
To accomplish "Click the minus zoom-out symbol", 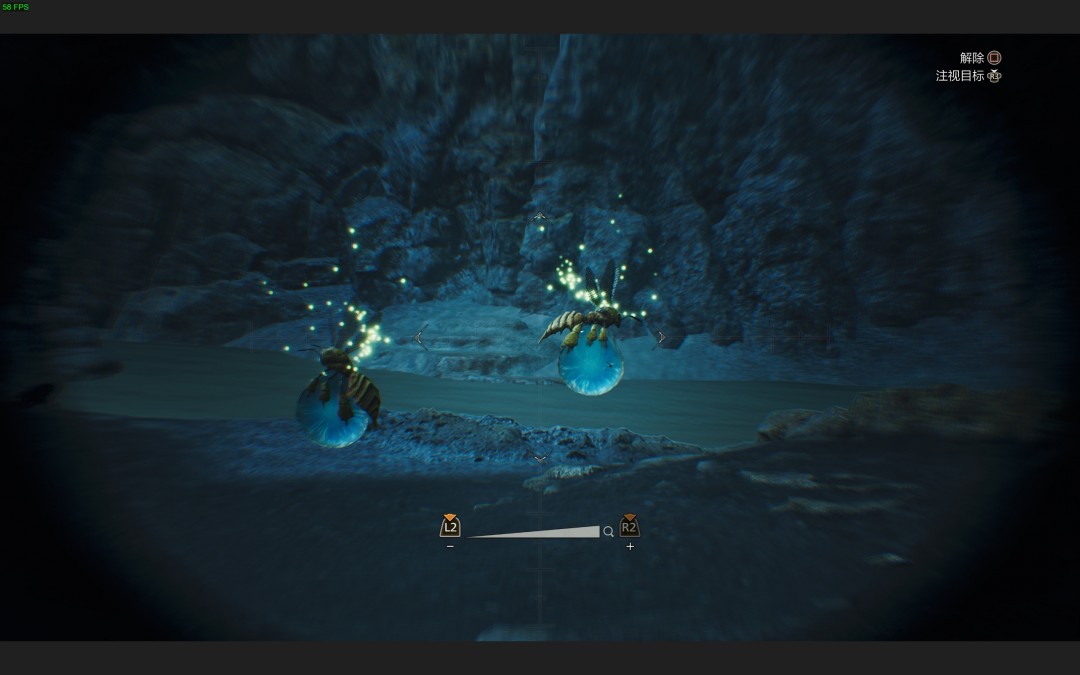I will pos(450,547).
